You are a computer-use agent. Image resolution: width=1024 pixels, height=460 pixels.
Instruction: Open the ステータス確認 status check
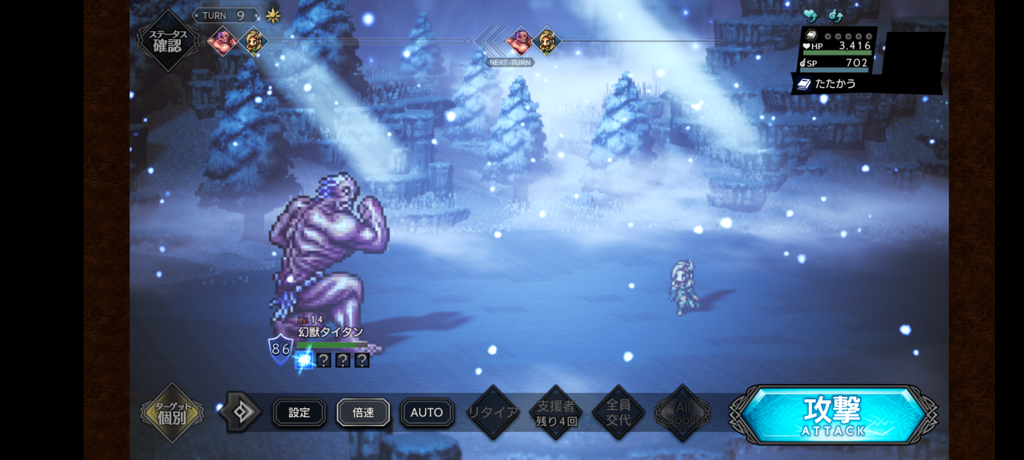[x=168, y=40]
